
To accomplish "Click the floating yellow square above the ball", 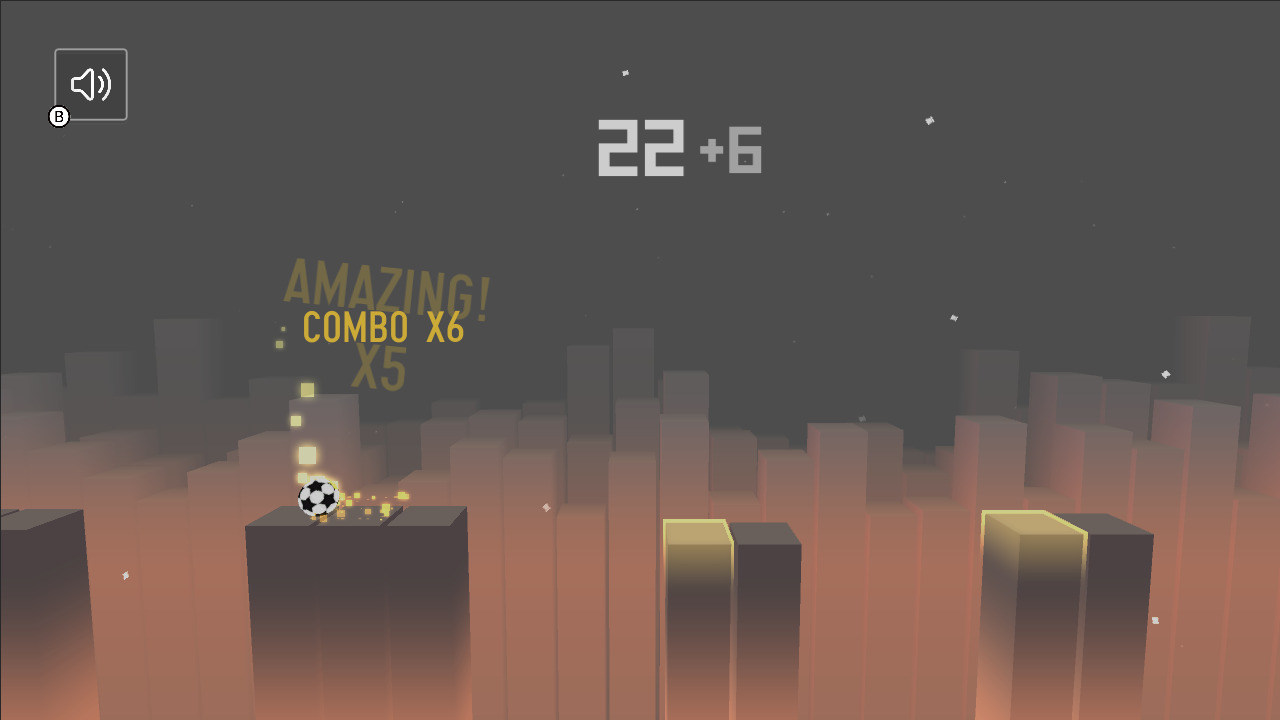I will pos(306,388).
